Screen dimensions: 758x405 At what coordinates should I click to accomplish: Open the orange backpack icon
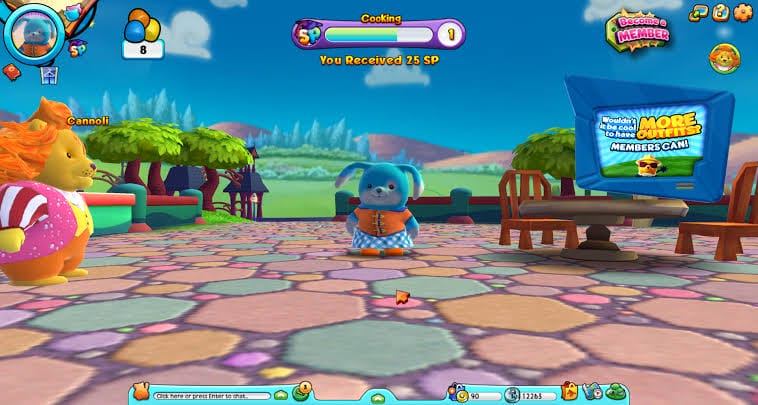(x=570, y=391)
